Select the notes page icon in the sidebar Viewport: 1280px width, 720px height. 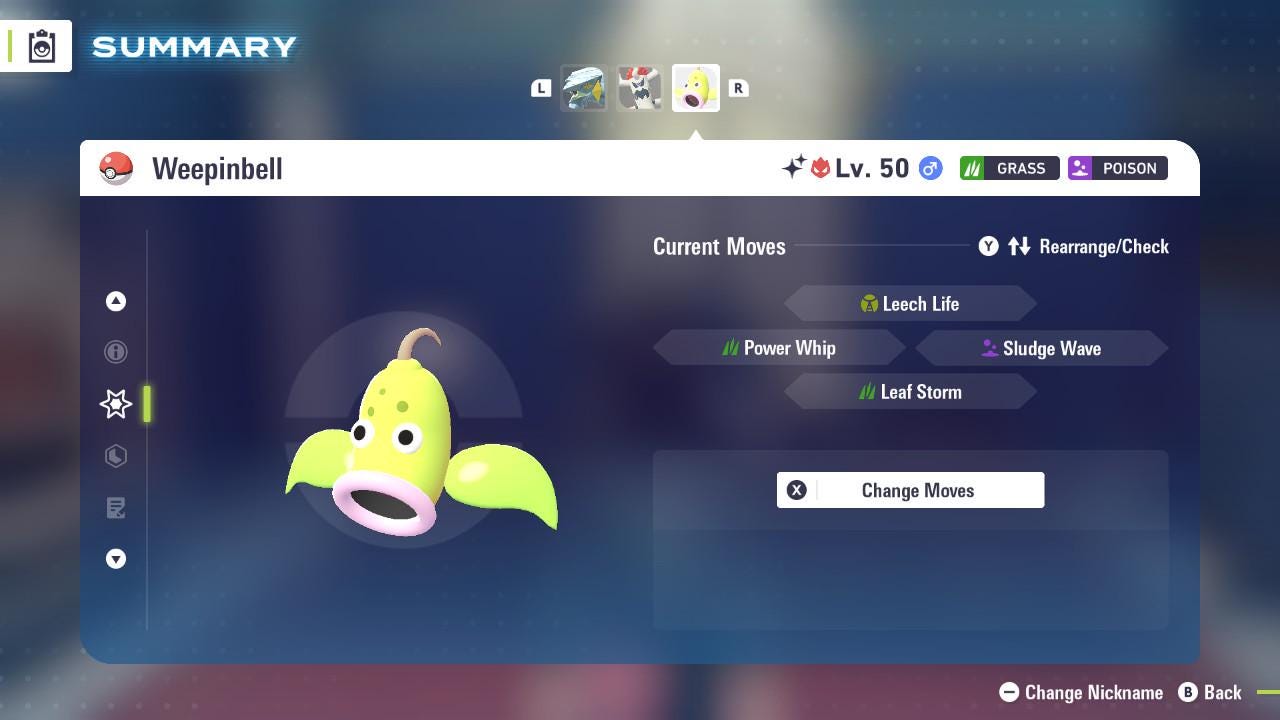(116, 508)
